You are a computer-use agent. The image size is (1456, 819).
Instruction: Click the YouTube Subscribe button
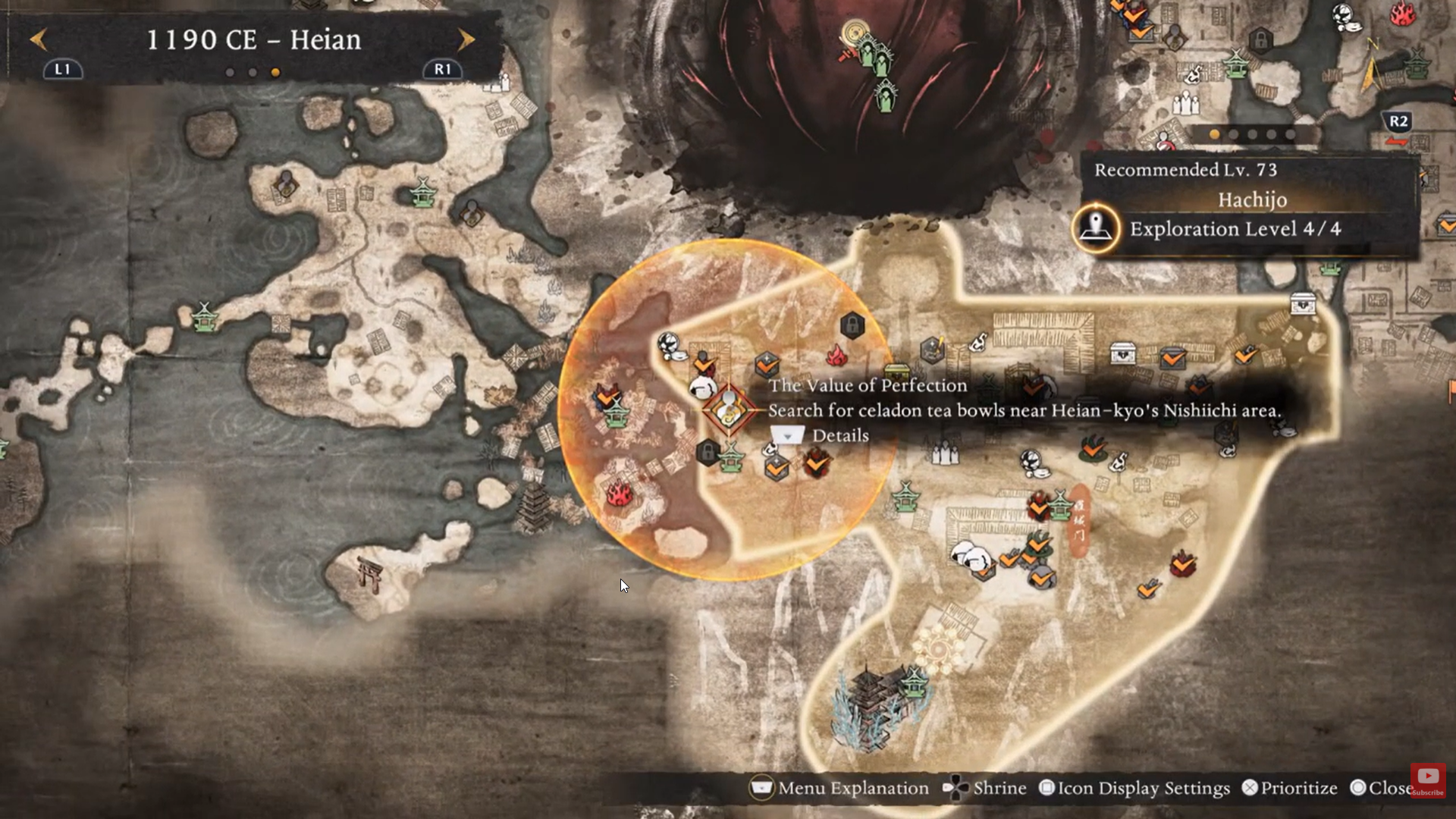click(1428, 780)
